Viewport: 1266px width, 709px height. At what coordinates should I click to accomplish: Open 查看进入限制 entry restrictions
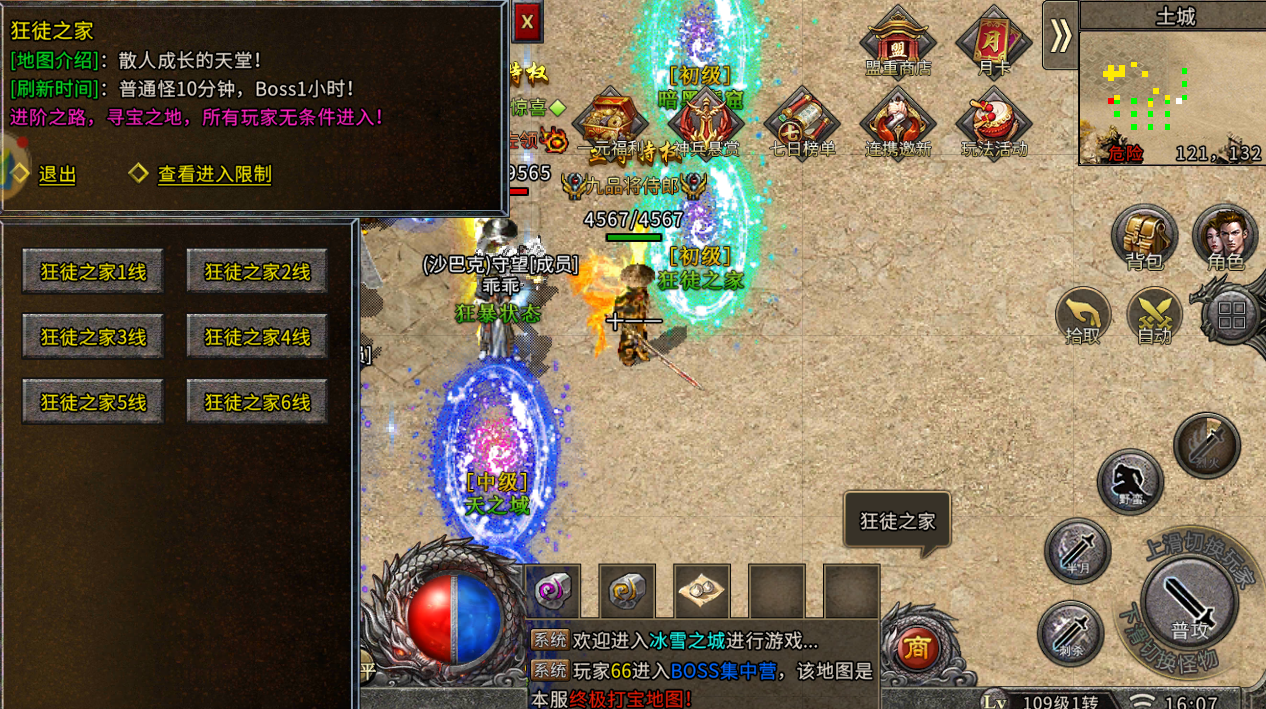pyautogui.click(x=214, y=174)
